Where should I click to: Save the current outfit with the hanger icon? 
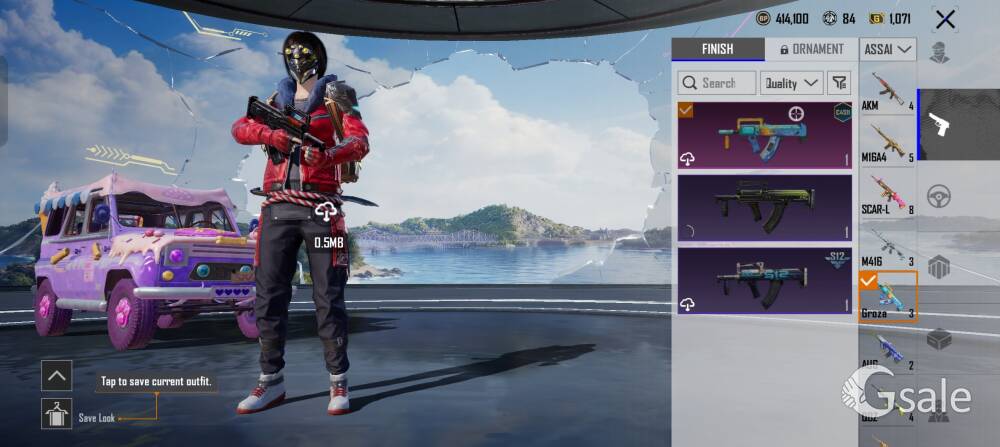pyautogui.click(x=56, y=414)
